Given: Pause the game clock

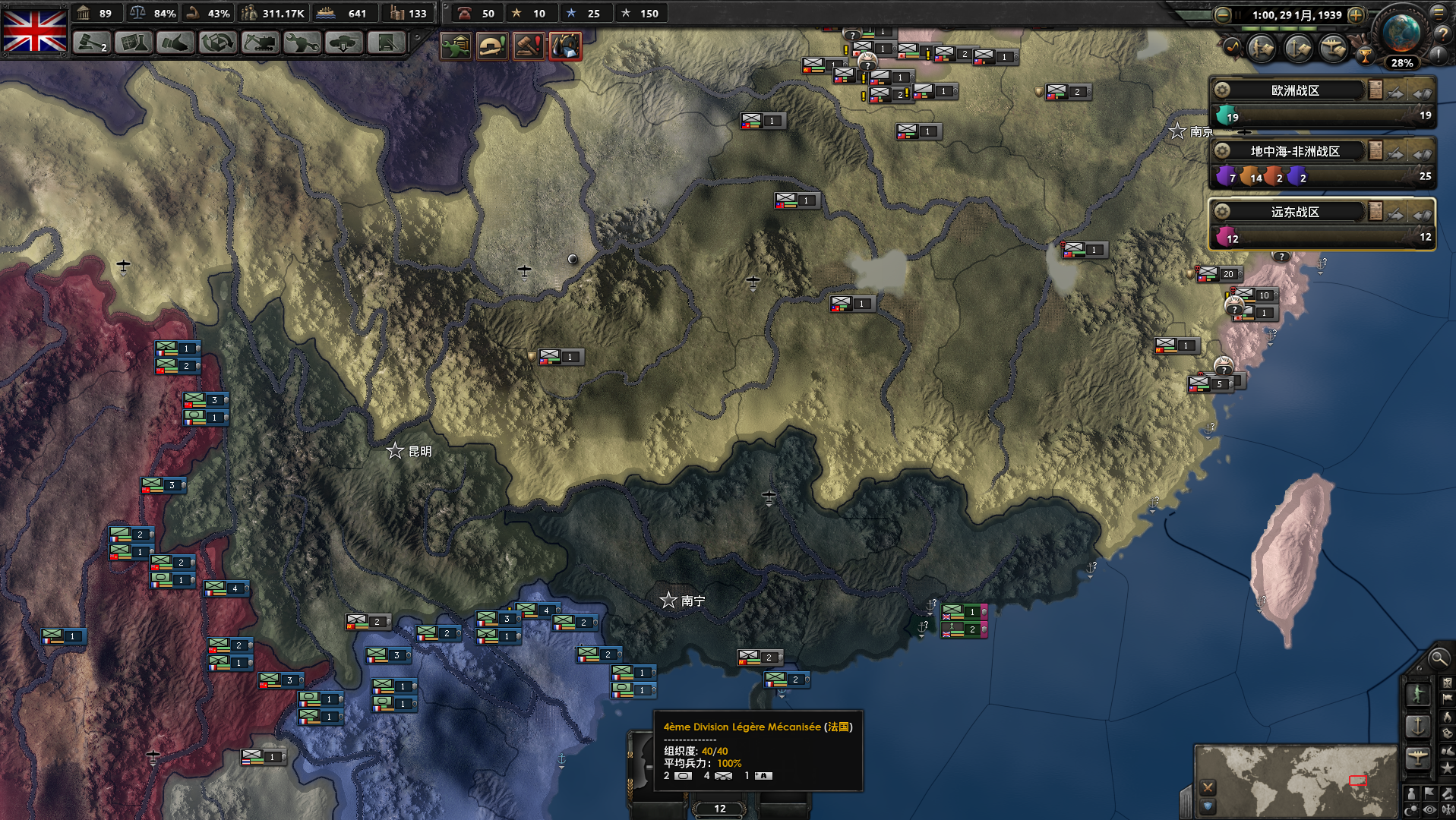Looking at the screenshot, I should coord(1238,15).
